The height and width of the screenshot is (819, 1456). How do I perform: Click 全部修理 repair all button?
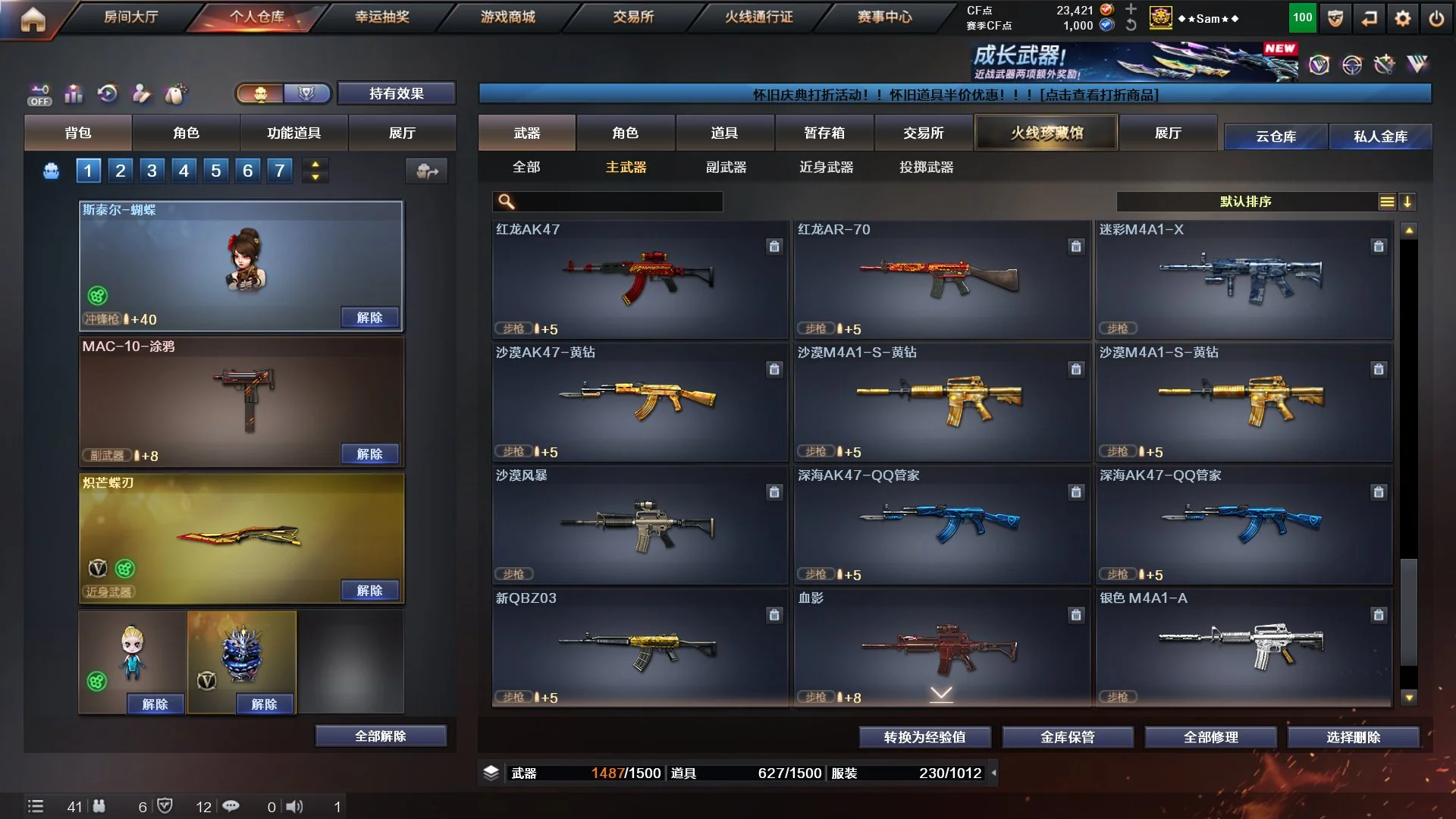pos(1210,737)
